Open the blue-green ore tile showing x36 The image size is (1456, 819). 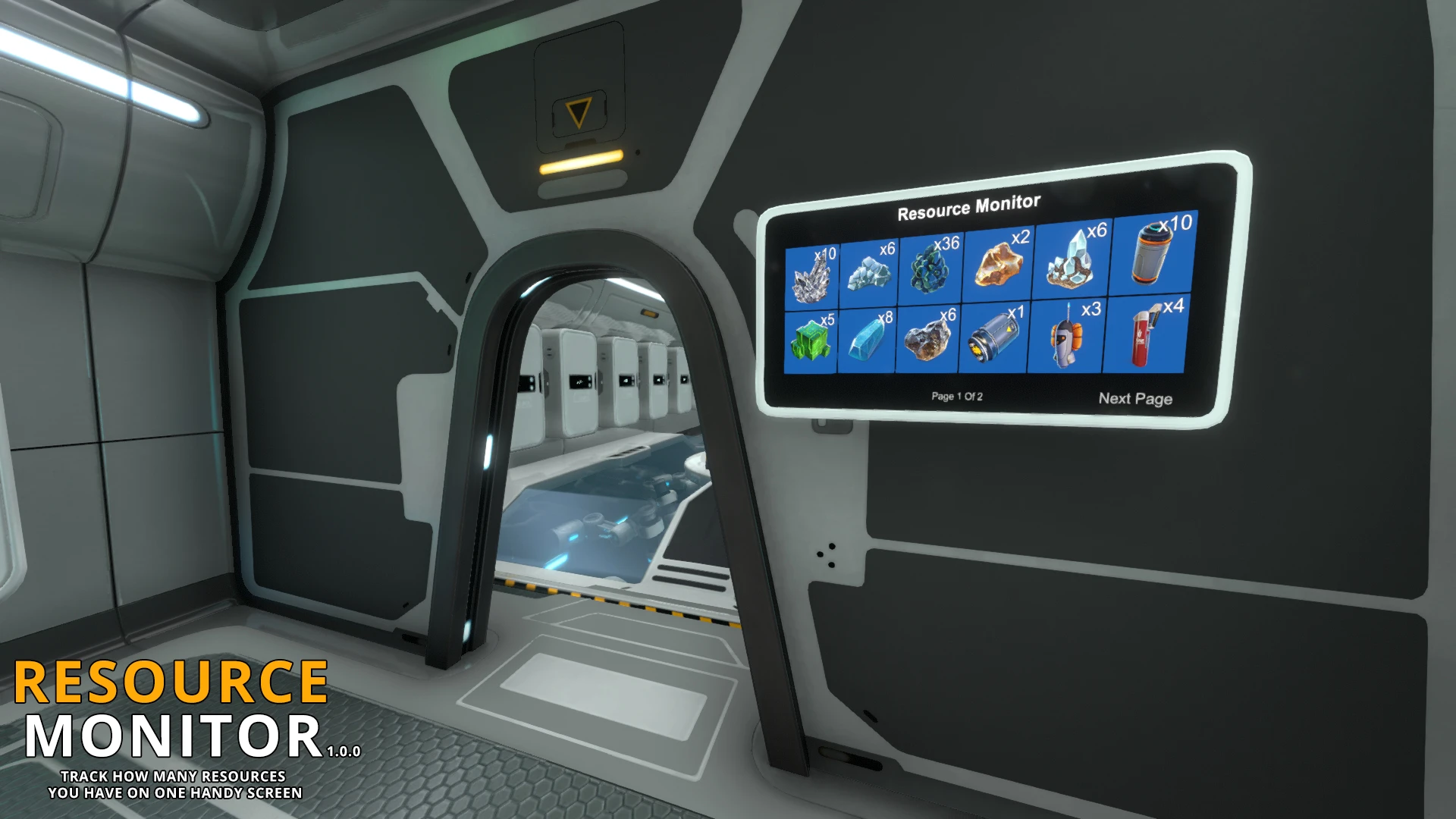click(929, 267)
